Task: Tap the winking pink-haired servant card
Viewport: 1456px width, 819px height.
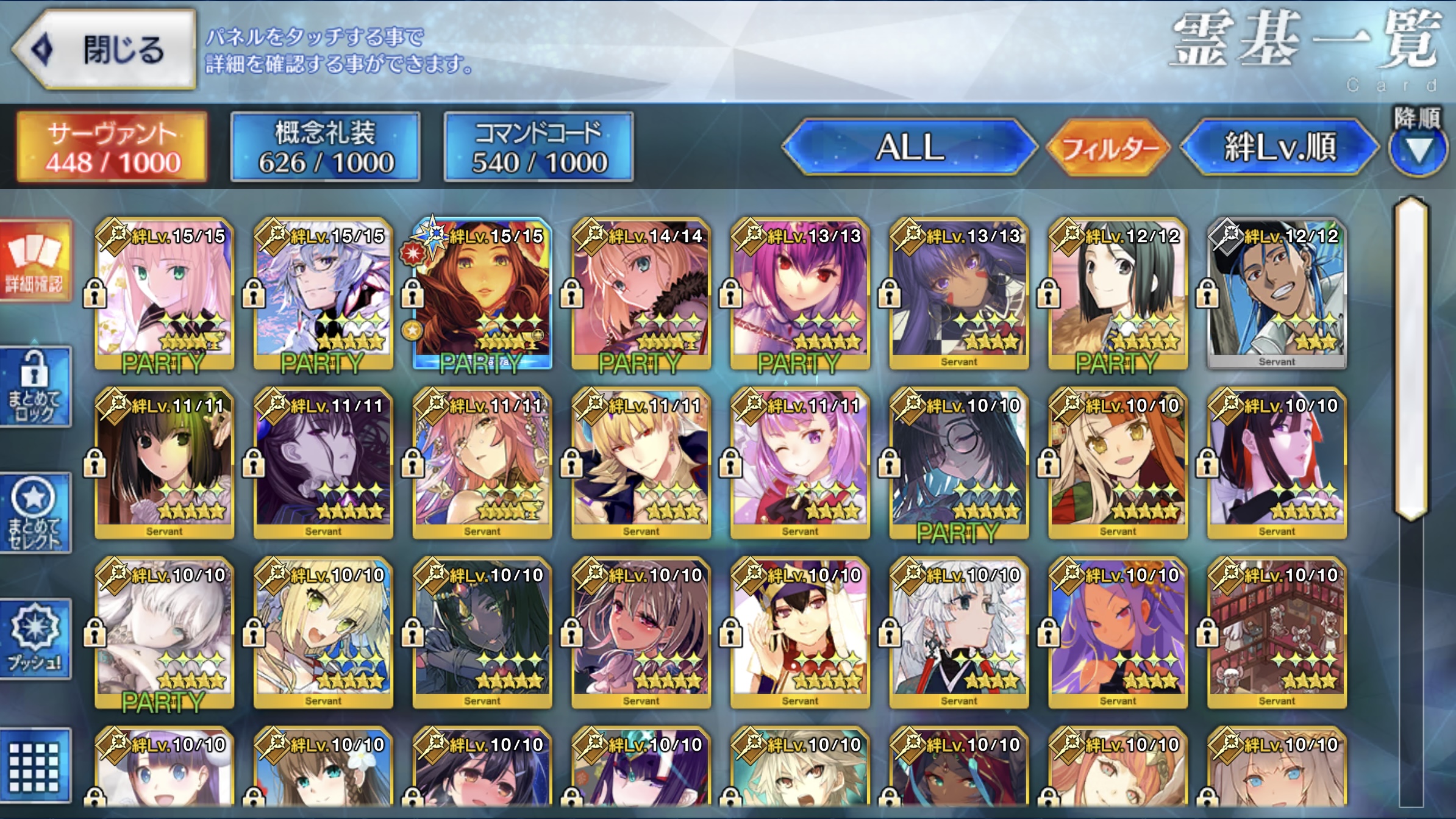Action: pyautogui.click(x=800, y=462)
